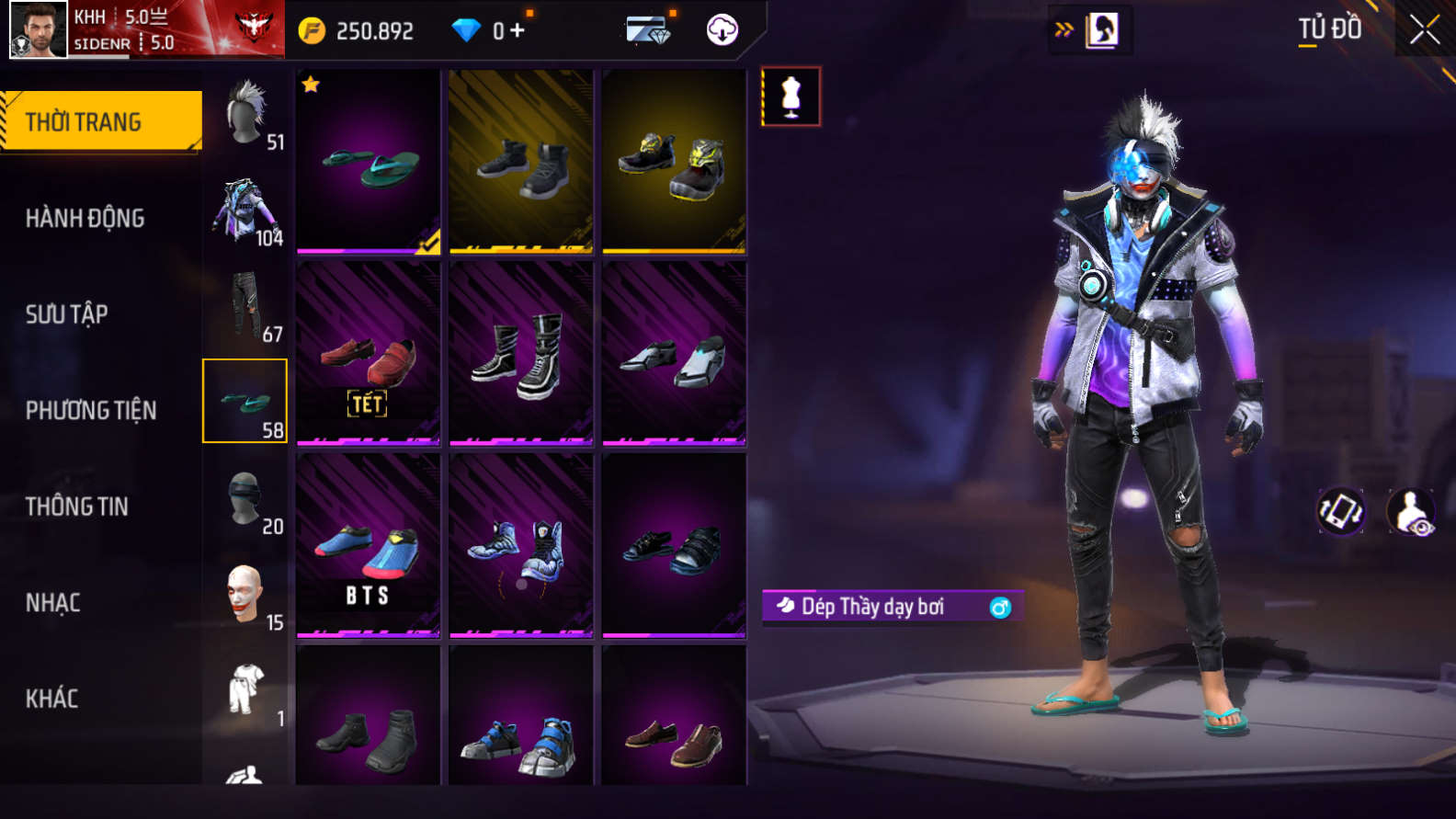1456x819 pixels.
Task: Close the wardrobe screen with X
Action: (1424, 30)
